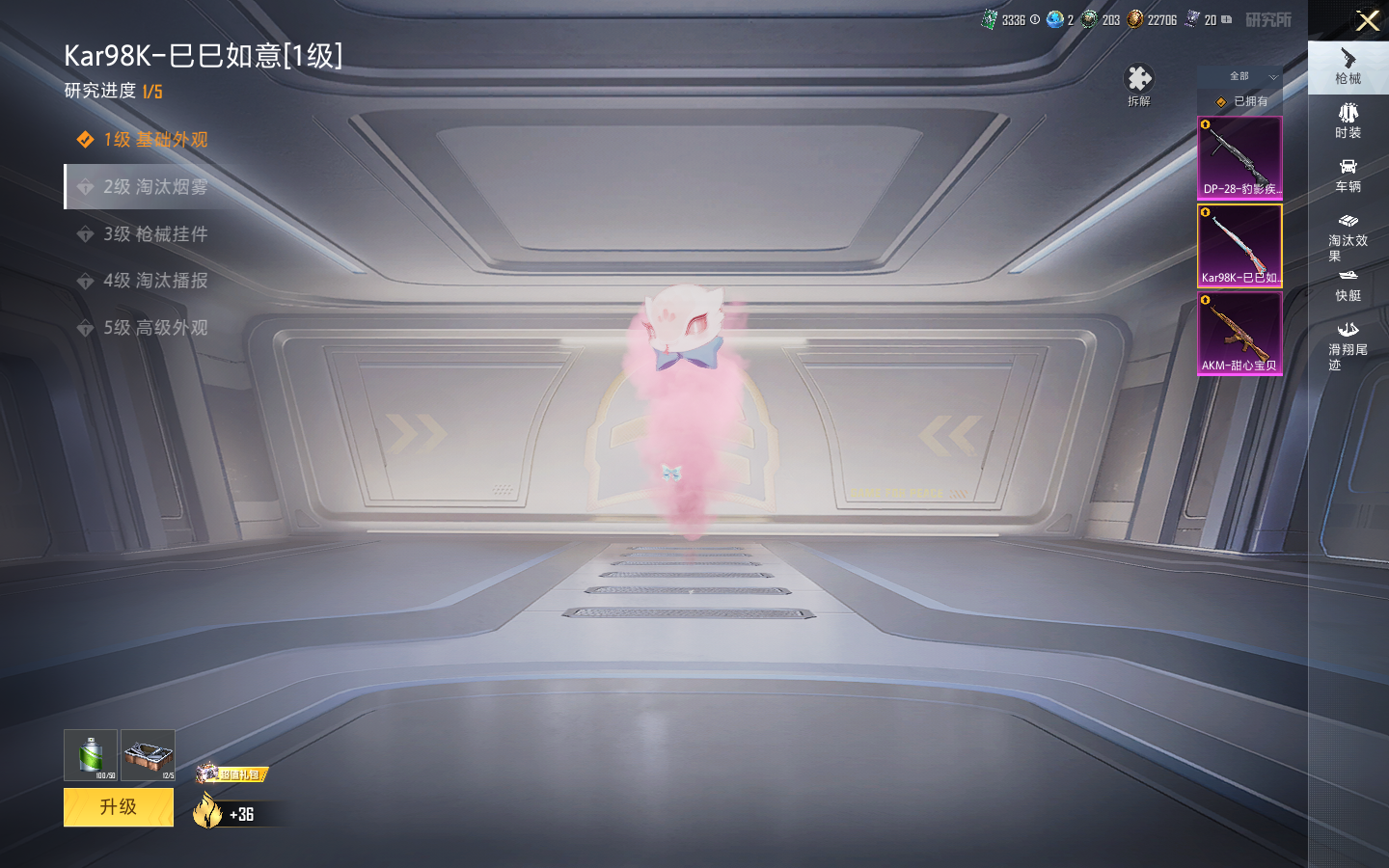Switch to the 枪械 firearms tab
This screenshot has height=868, width=1389.
click(1348, 68)
